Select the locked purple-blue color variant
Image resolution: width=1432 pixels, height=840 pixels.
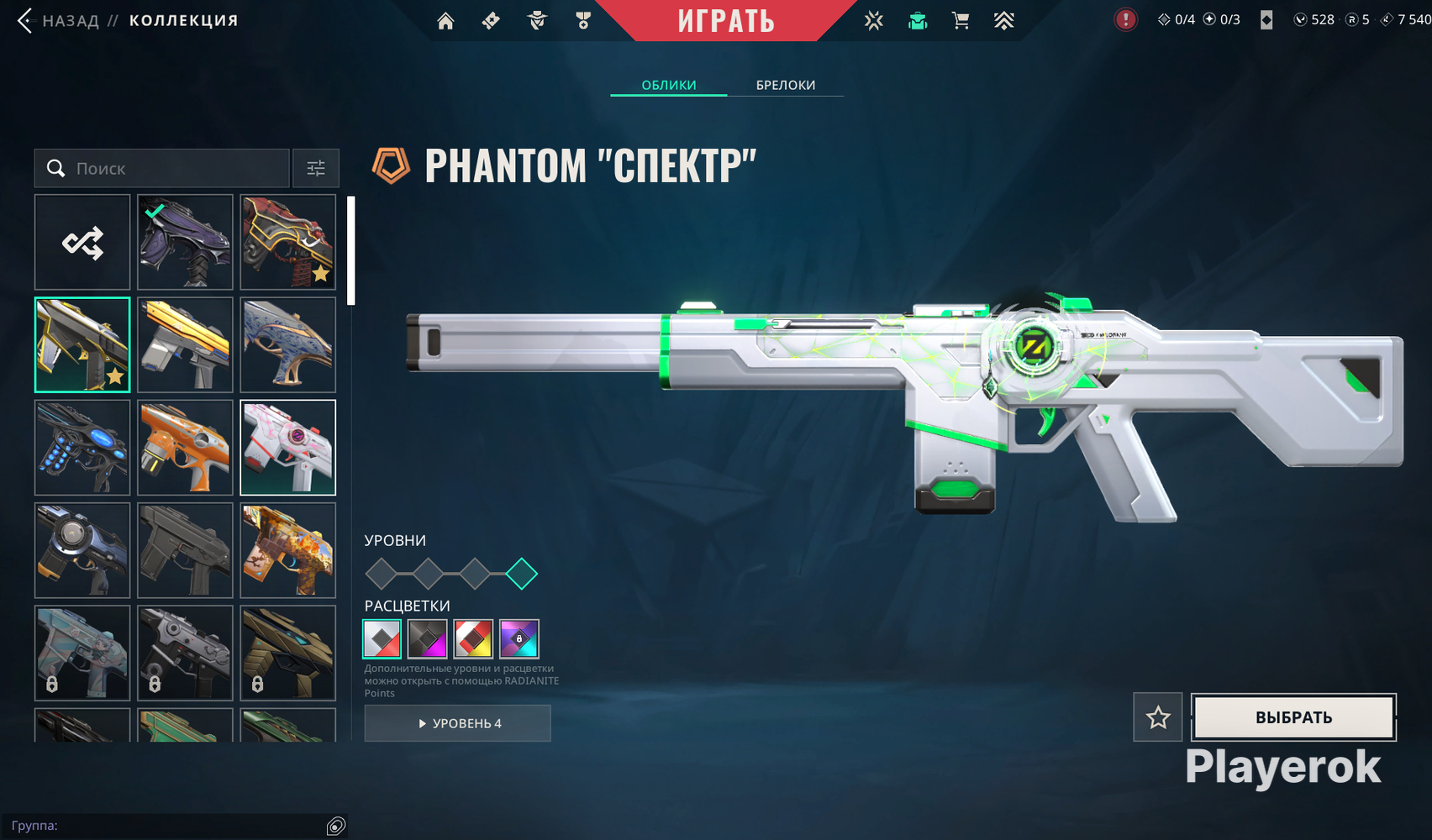(x=519, y=639)
